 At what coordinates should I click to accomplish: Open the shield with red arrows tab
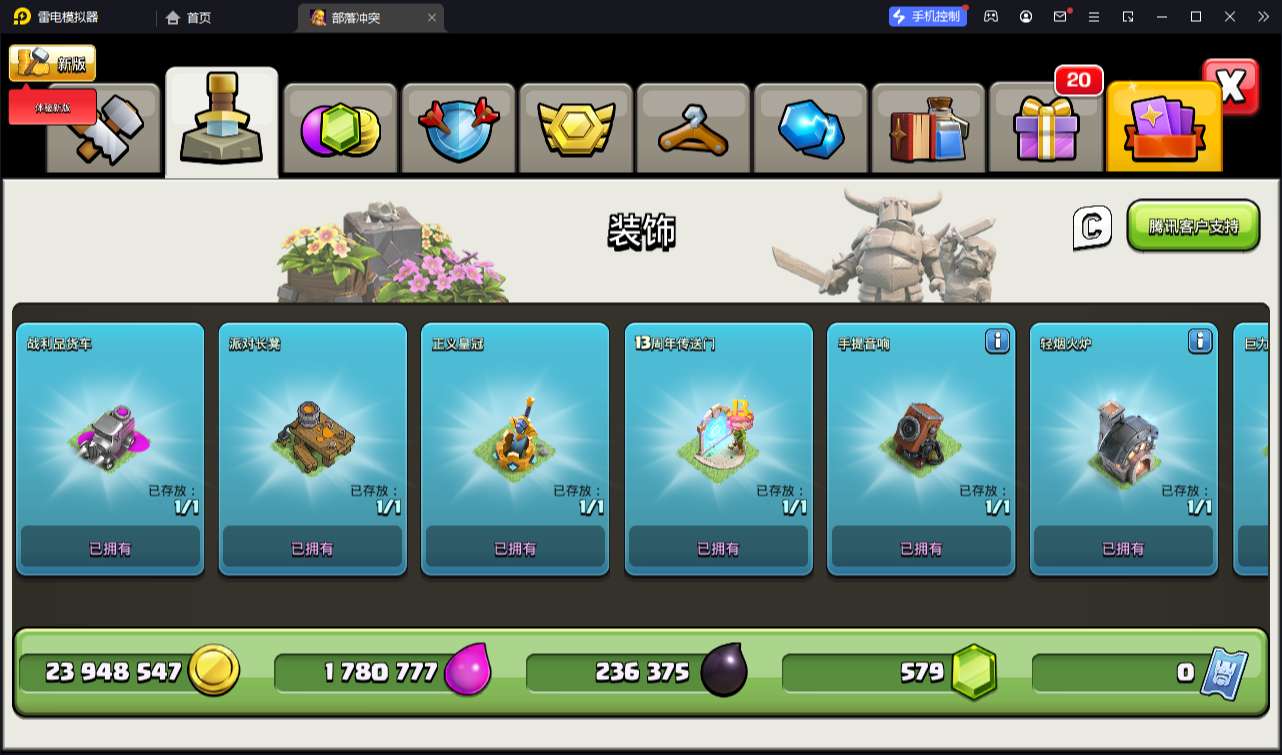point(457,130)
